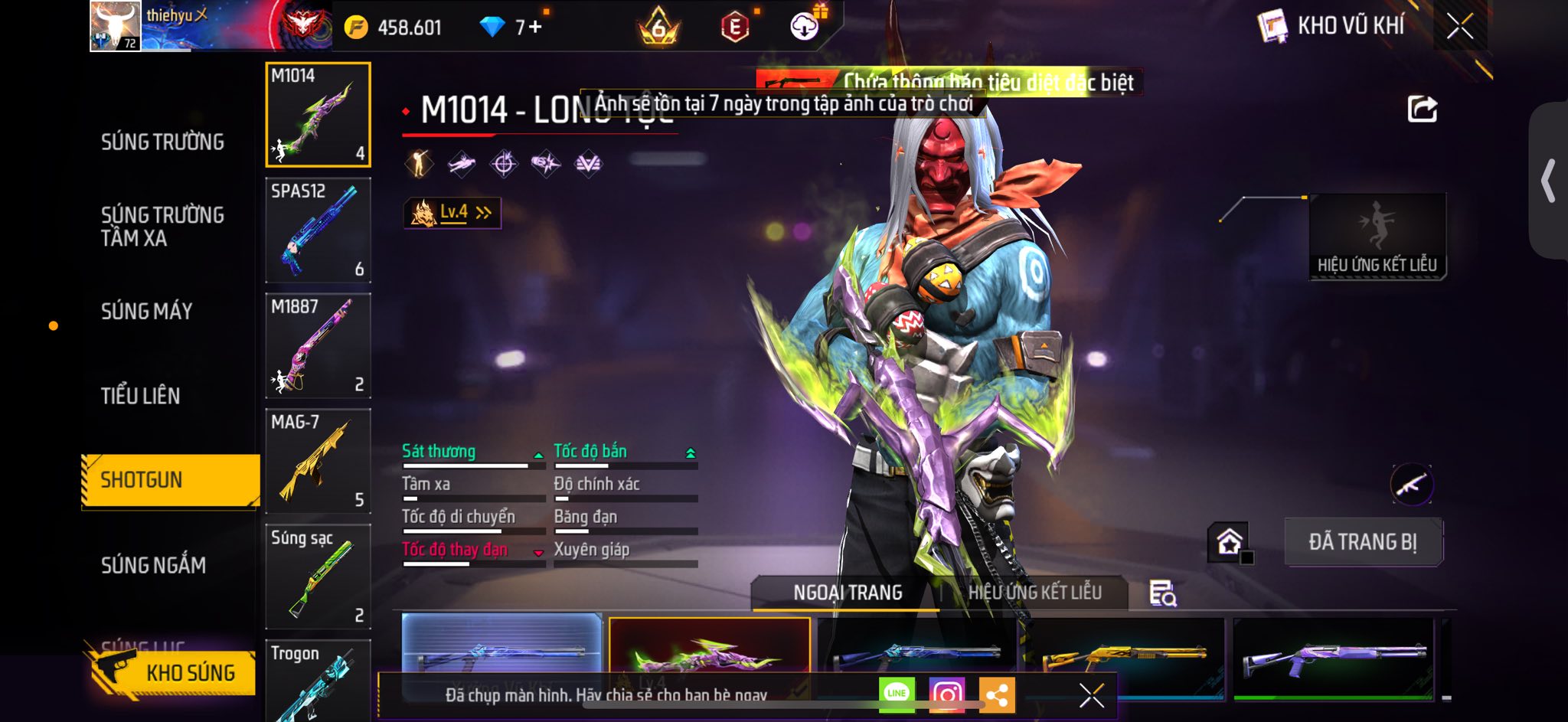The height and width of the screenshot is (722, 1568).
Task: Share the weapon skin via share arrow
Action: point(1422,109)
